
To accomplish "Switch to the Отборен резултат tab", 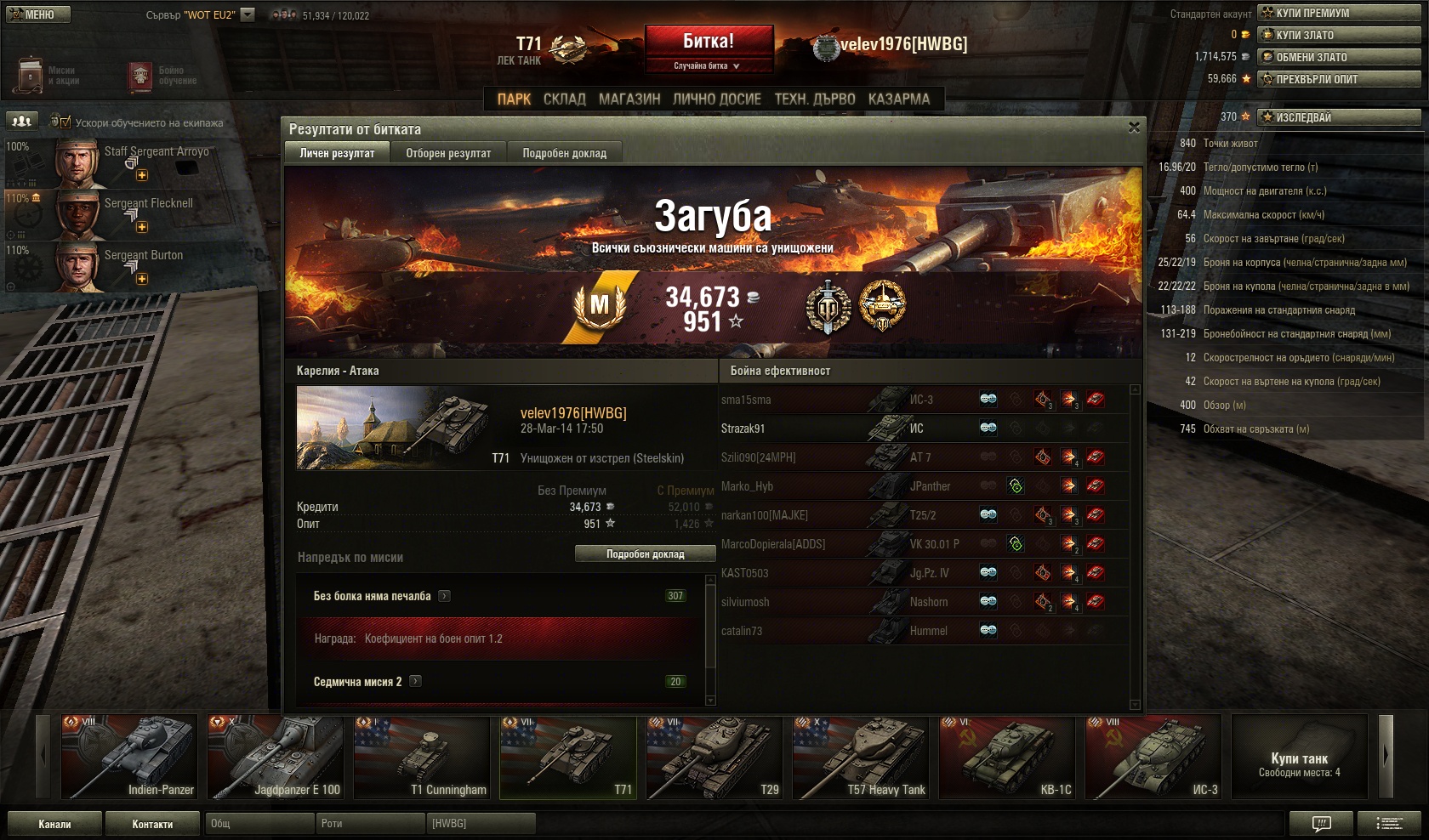I will pos(448,153).
